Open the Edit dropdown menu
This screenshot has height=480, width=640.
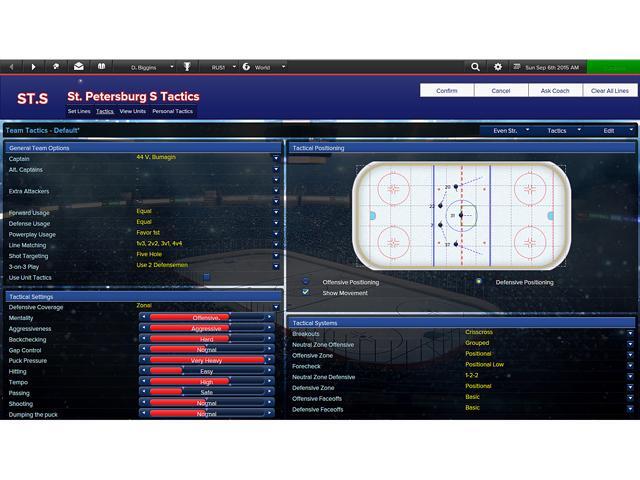[613, 131]
